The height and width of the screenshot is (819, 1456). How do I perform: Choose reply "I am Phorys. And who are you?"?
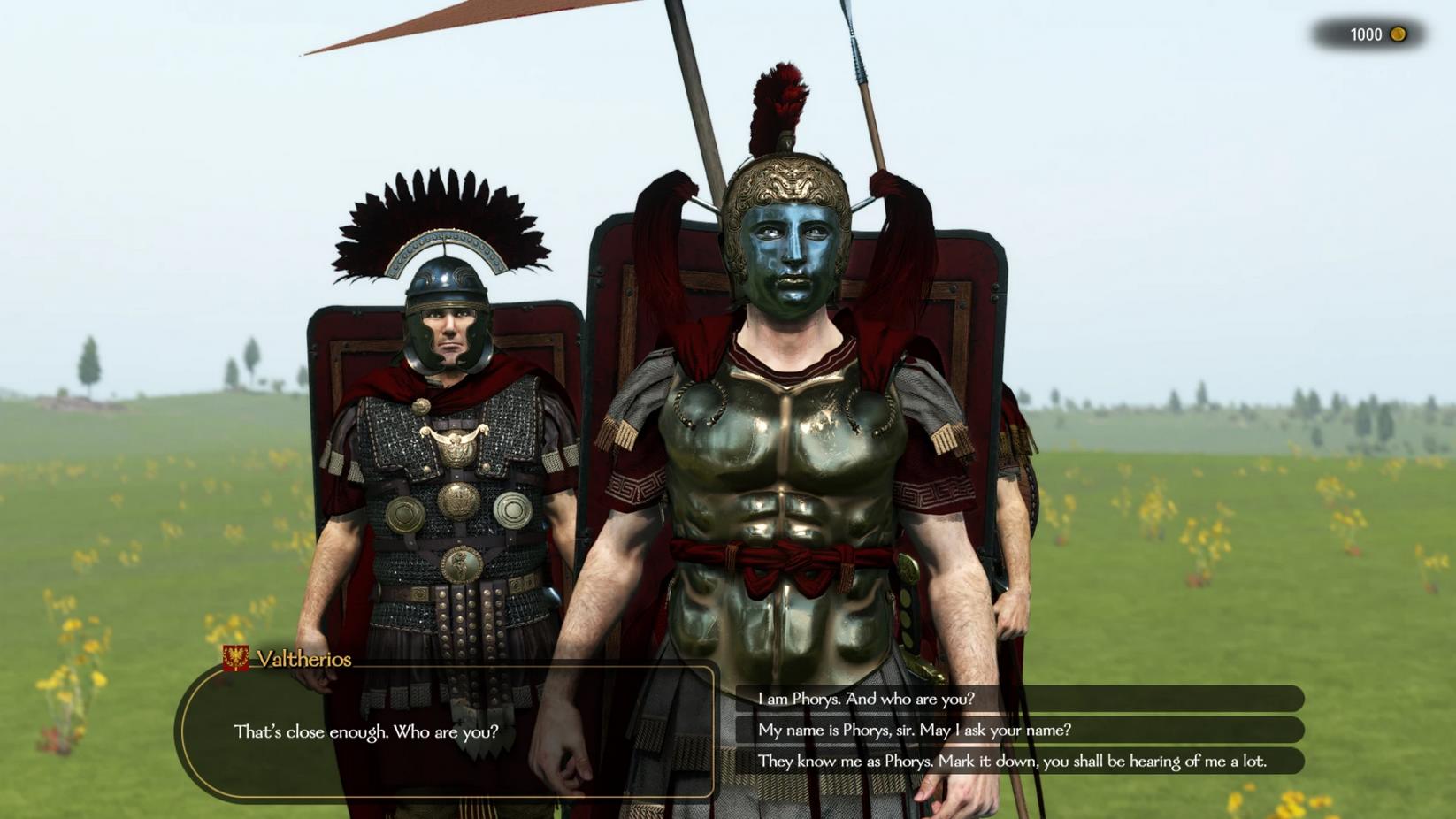866,699
